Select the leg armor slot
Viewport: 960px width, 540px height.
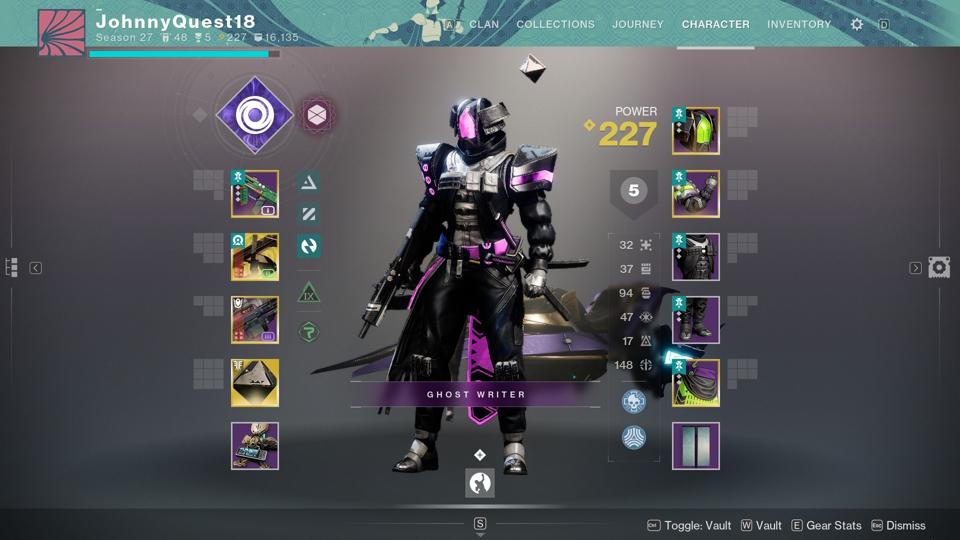click(696, 320)
